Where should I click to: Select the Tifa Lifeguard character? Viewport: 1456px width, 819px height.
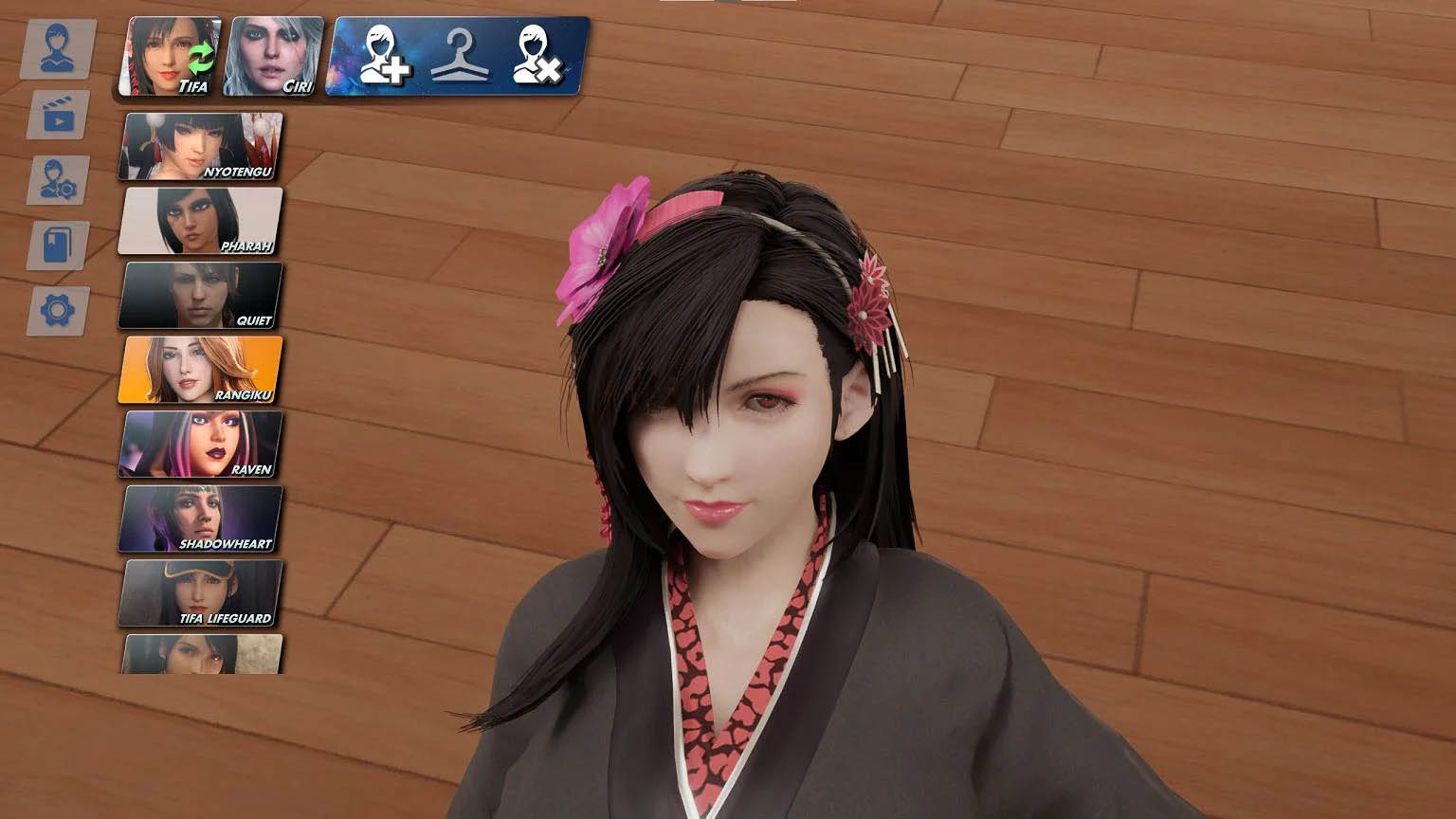pyautogui.click(x=199, y=591)
